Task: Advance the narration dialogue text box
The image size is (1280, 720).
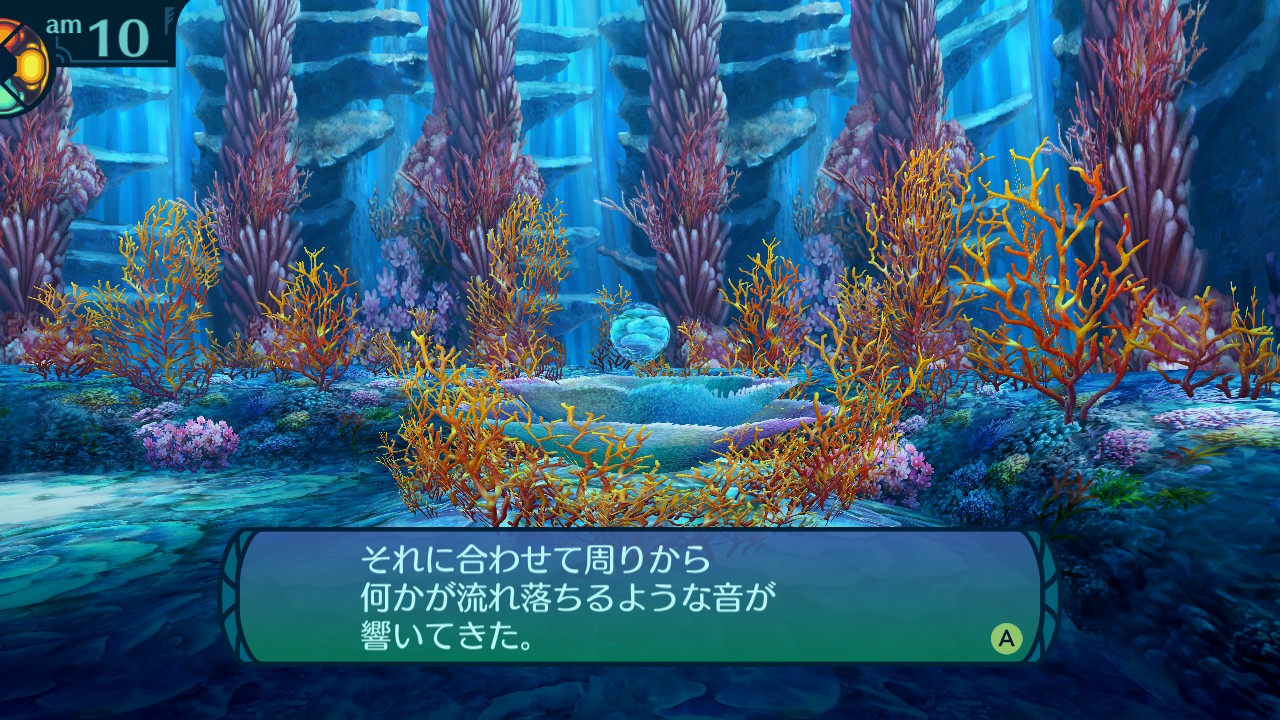Action: 1006,638
